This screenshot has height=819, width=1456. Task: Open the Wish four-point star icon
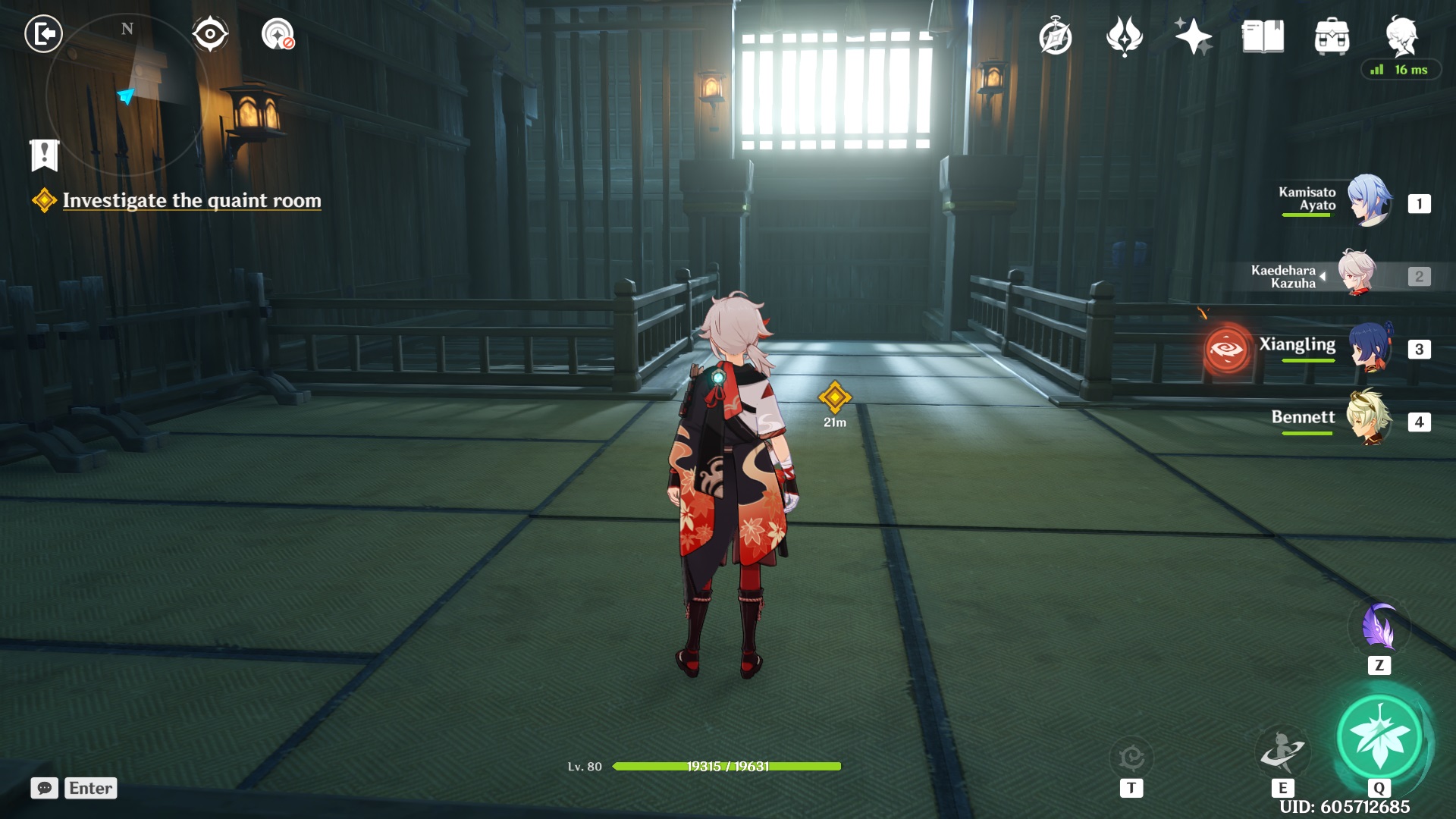pyautogui.click(x=1193, y=36)
